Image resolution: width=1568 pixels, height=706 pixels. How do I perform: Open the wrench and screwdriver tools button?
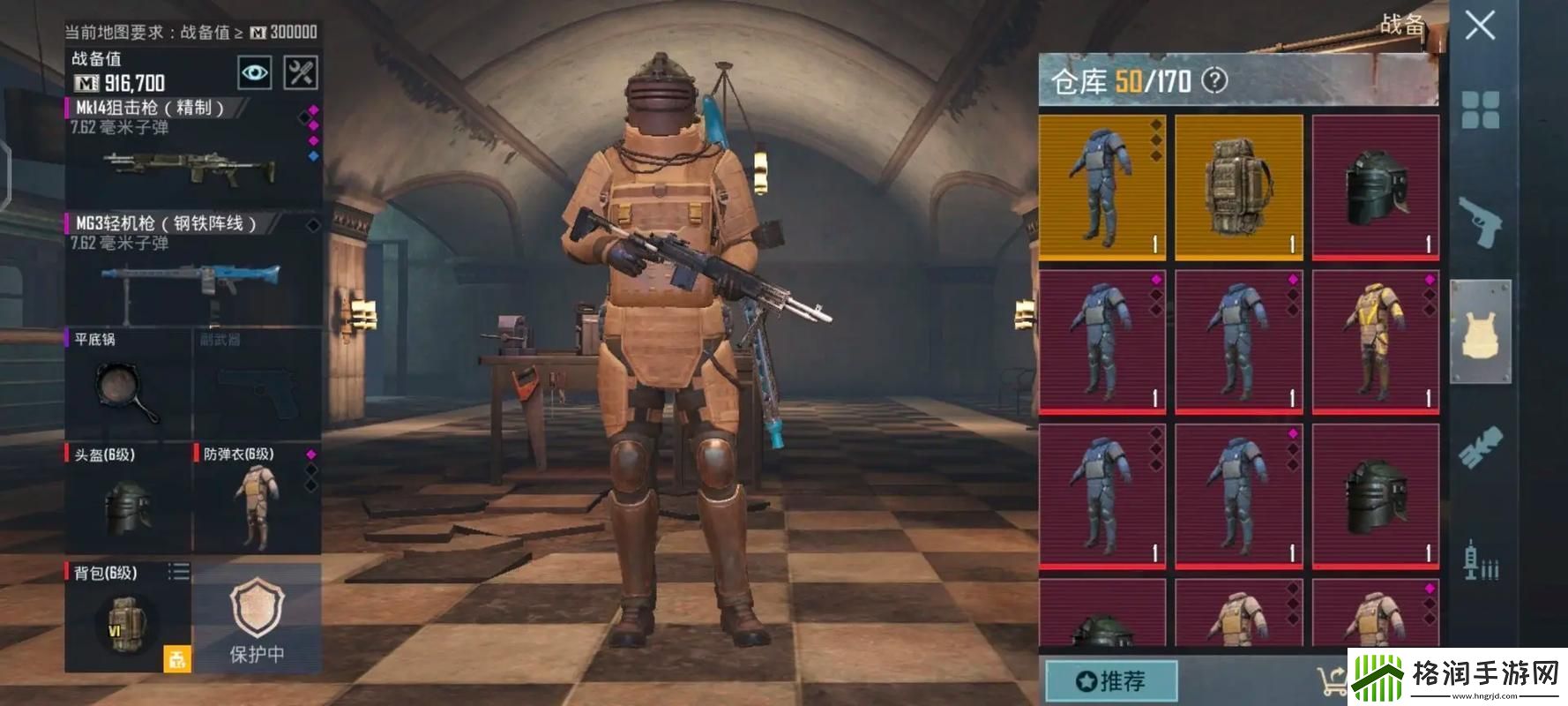(x=301, y=73)
